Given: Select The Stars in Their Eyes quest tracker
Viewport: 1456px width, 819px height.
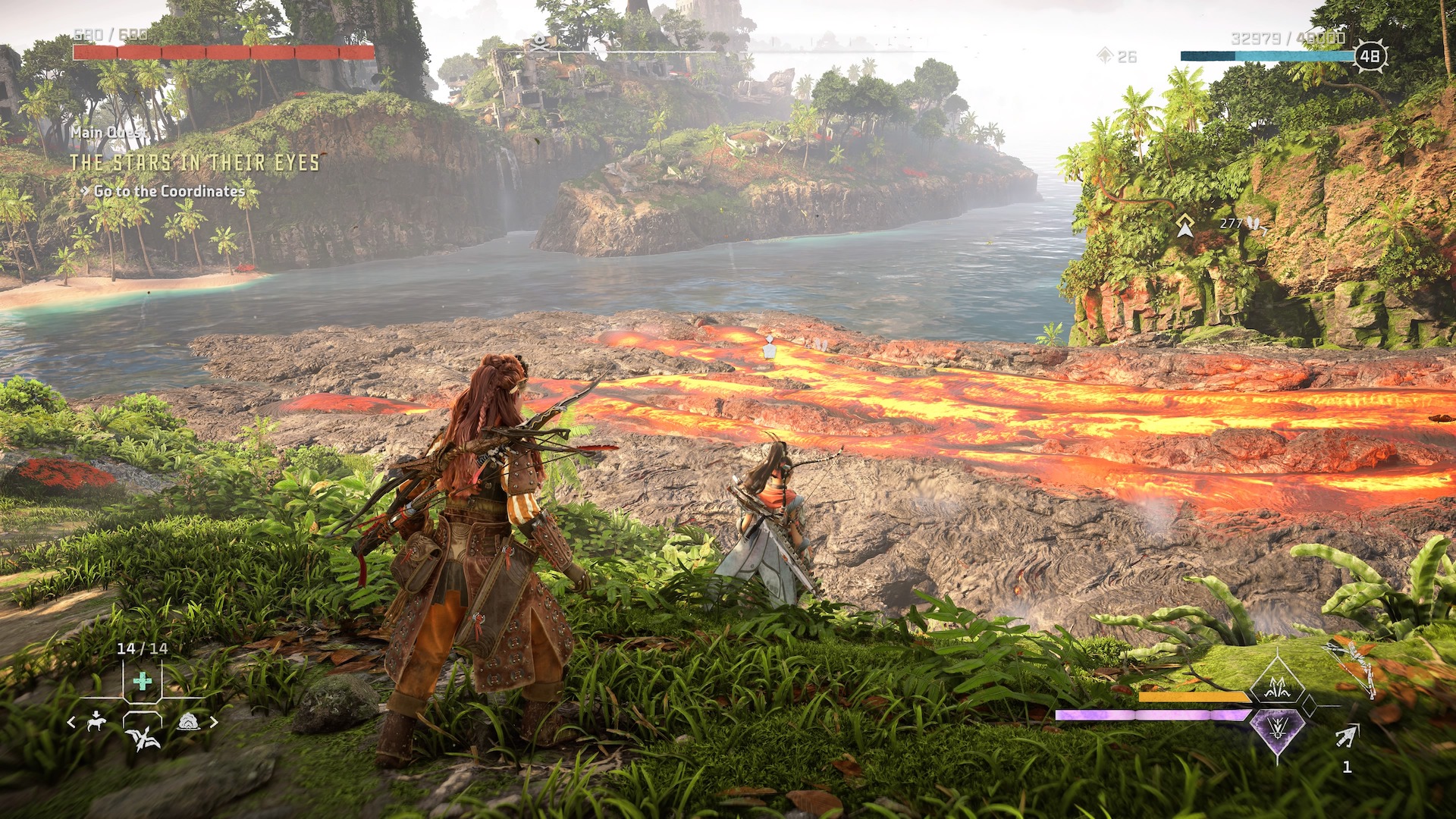Looking at the screenshot, I should (195, 163).
